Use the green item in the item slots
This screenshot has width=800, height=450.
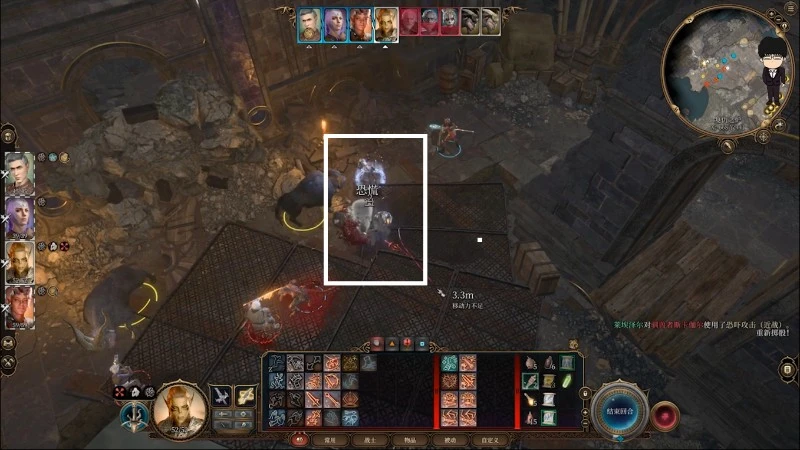tap(566, 381)
